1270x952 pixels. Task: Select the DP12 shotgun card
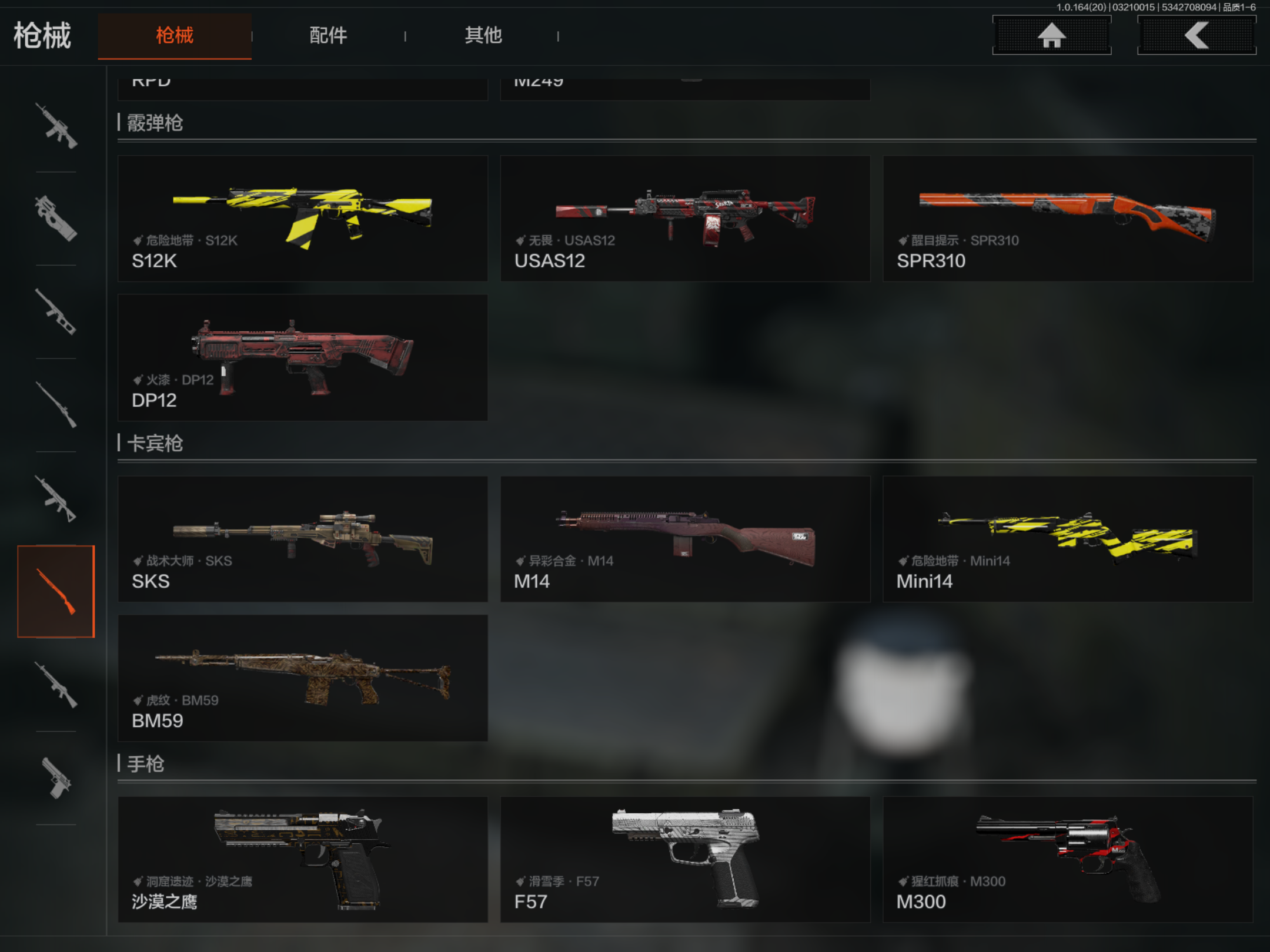302,357
